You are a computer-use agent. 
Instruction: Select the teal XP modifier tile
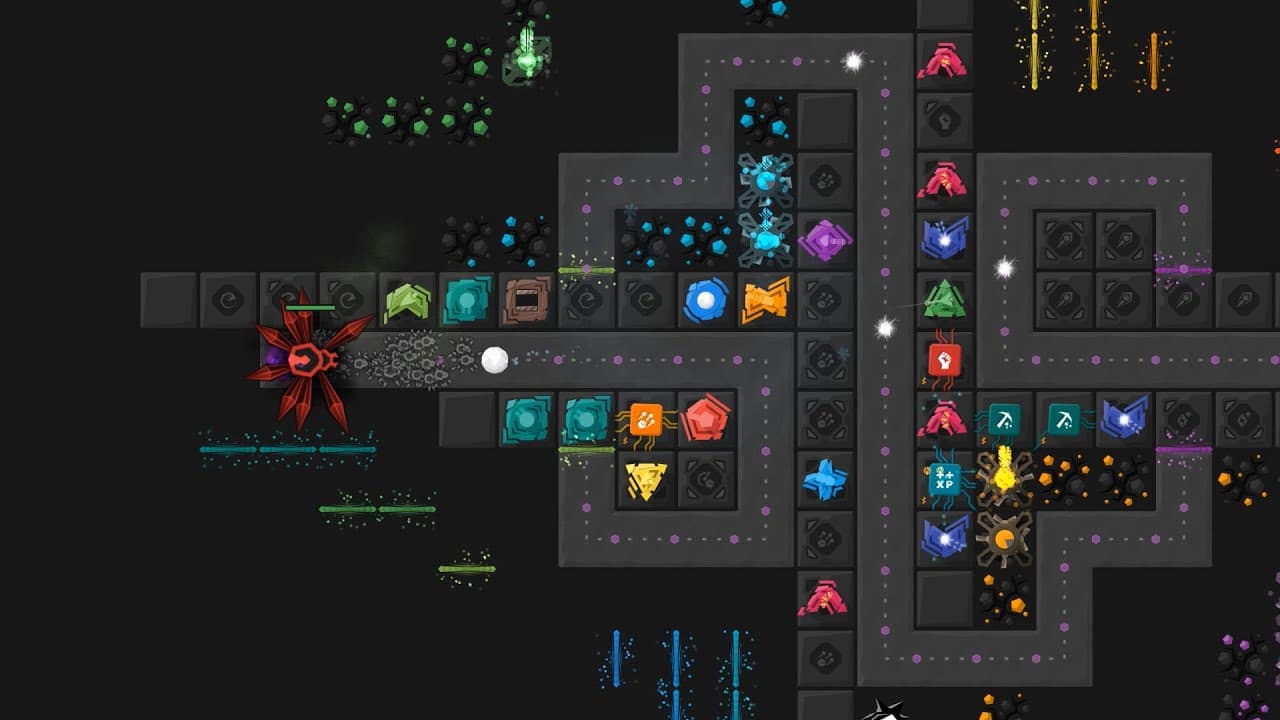pos(944,479)
